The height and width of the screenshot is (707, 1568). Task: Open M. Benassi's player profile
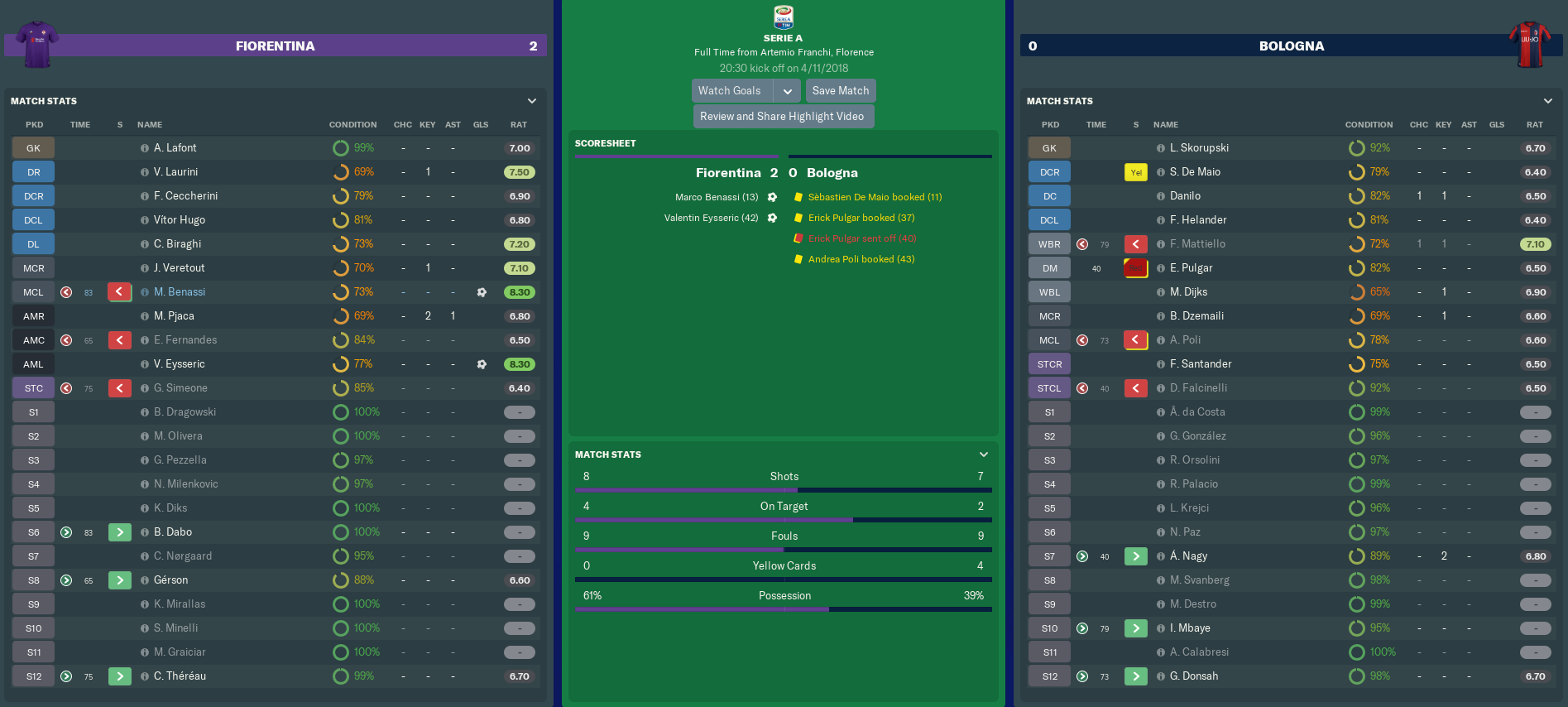pos(180,292)
